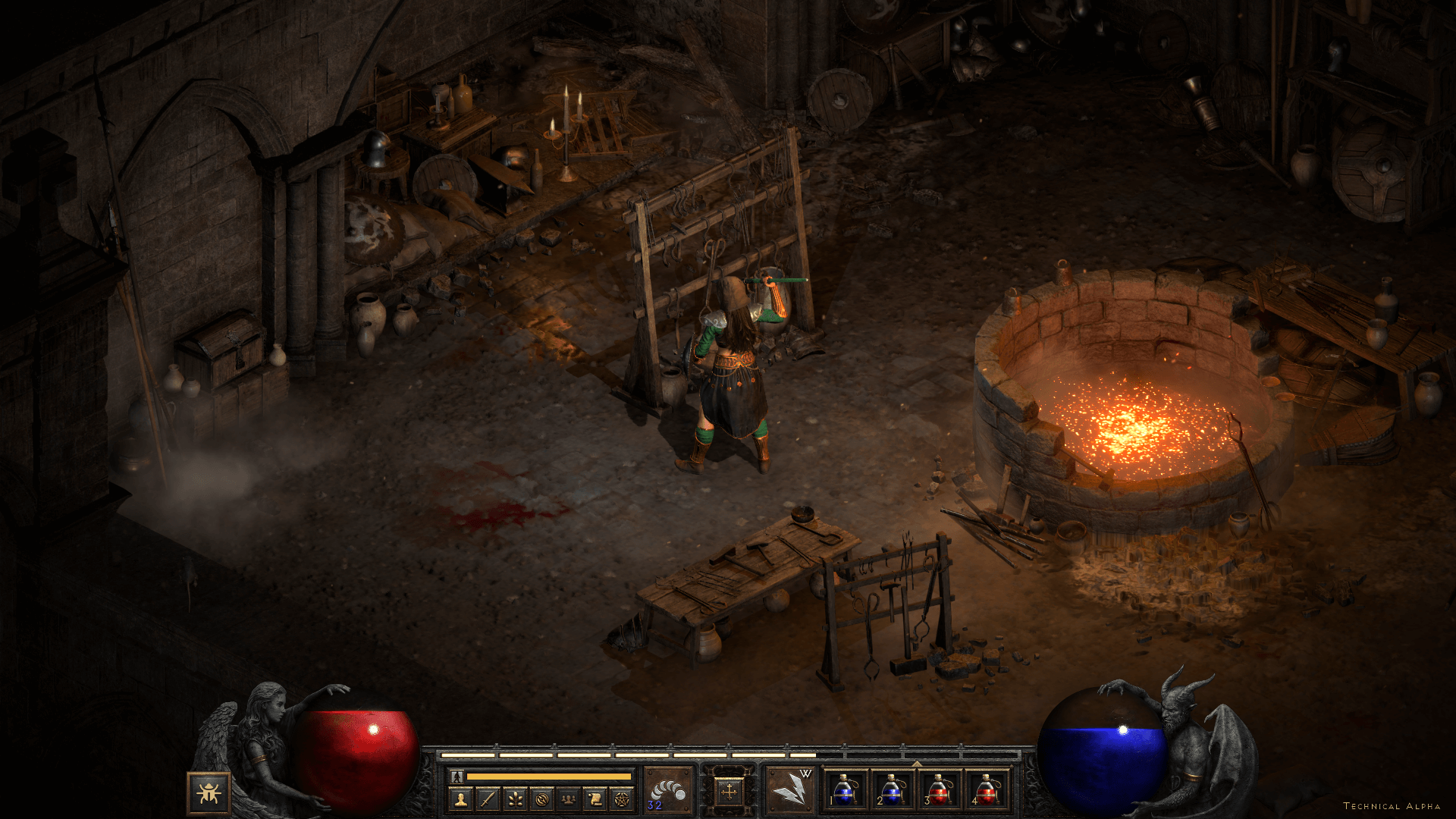Open the skill tree branch icon
This screenshot has height=819, width=1456.
[x=515, y=799]
